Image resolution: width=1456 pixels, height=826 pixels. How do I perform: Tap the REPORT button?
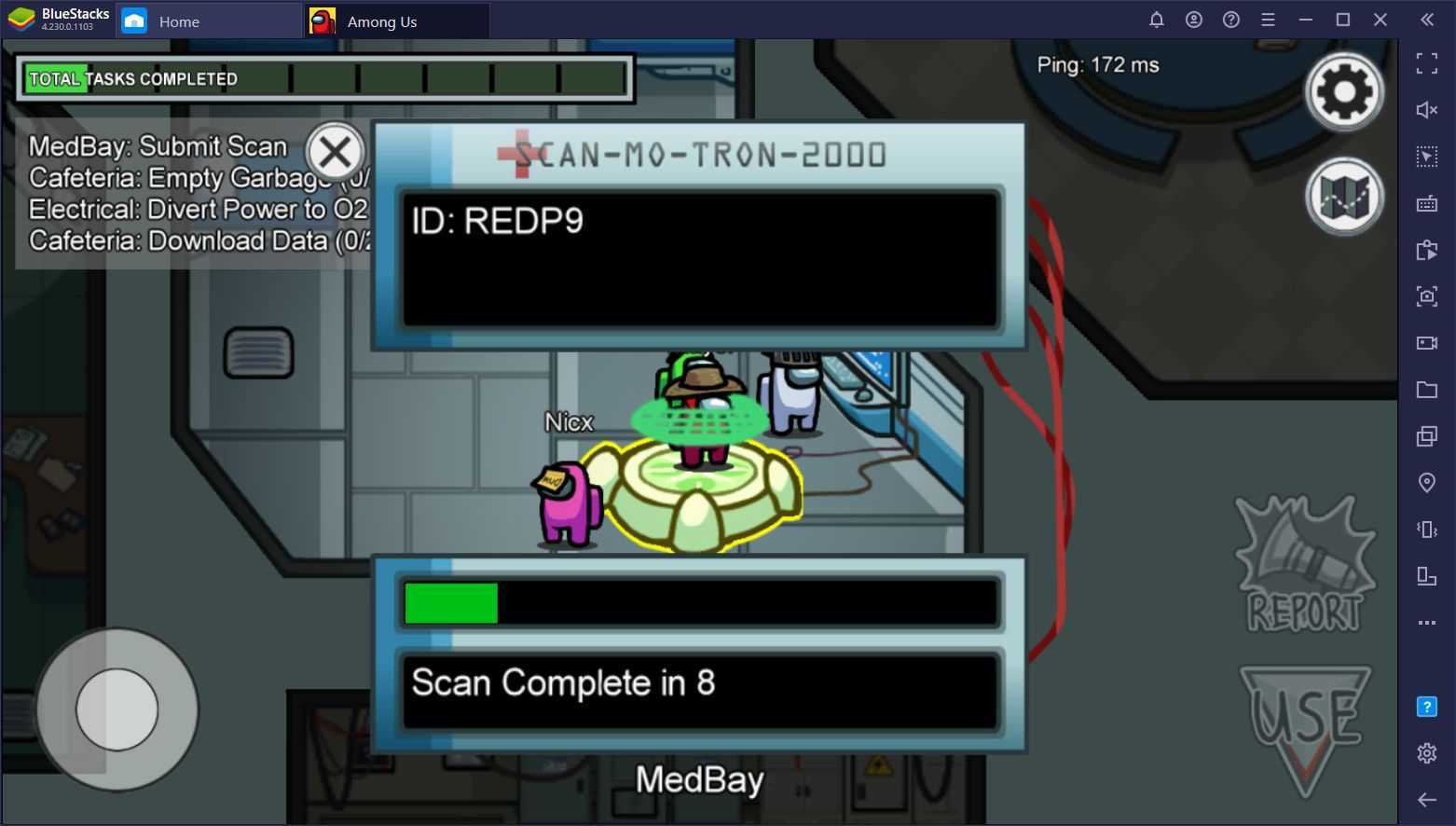[1304, 566]
